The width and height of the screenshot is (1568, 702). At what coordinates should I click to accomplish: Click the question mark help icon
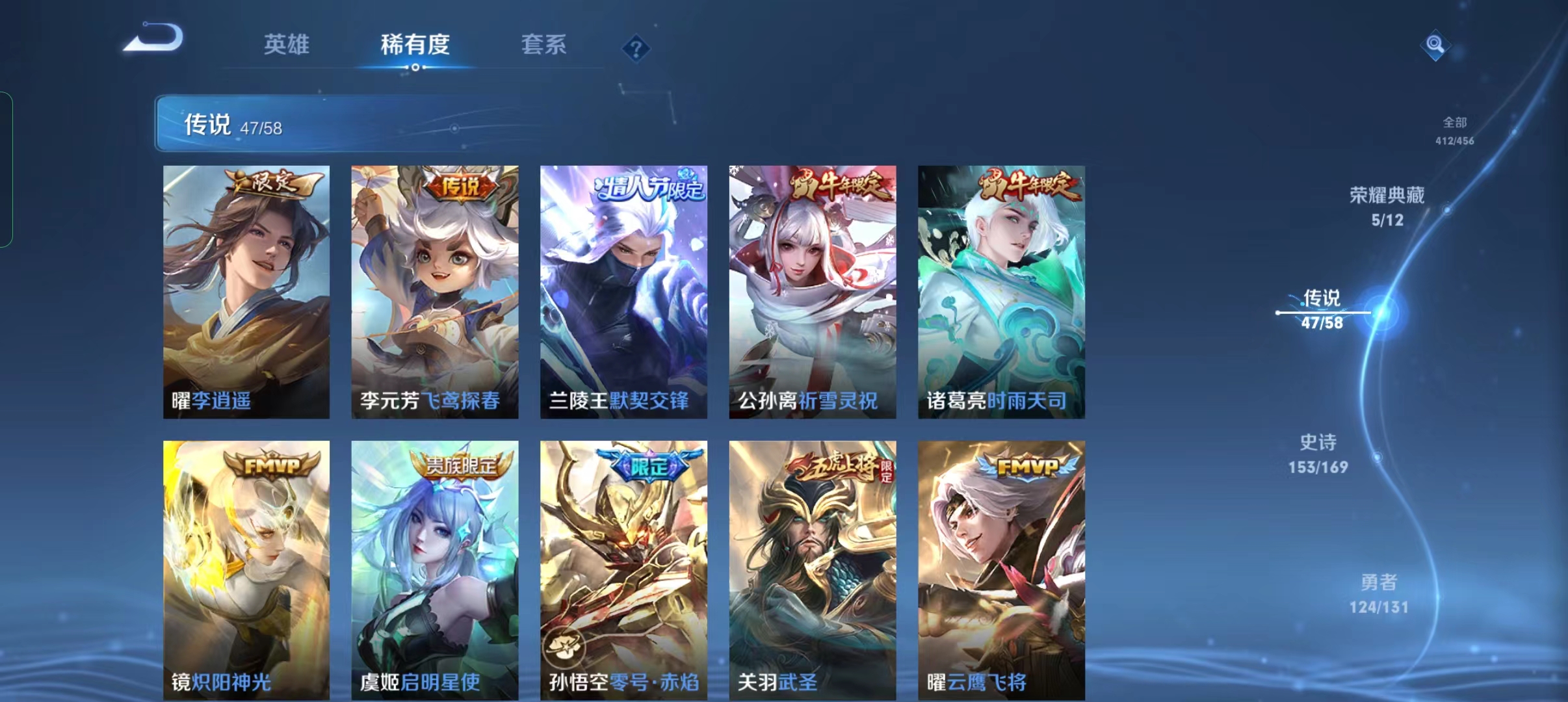tap(636, 47)
